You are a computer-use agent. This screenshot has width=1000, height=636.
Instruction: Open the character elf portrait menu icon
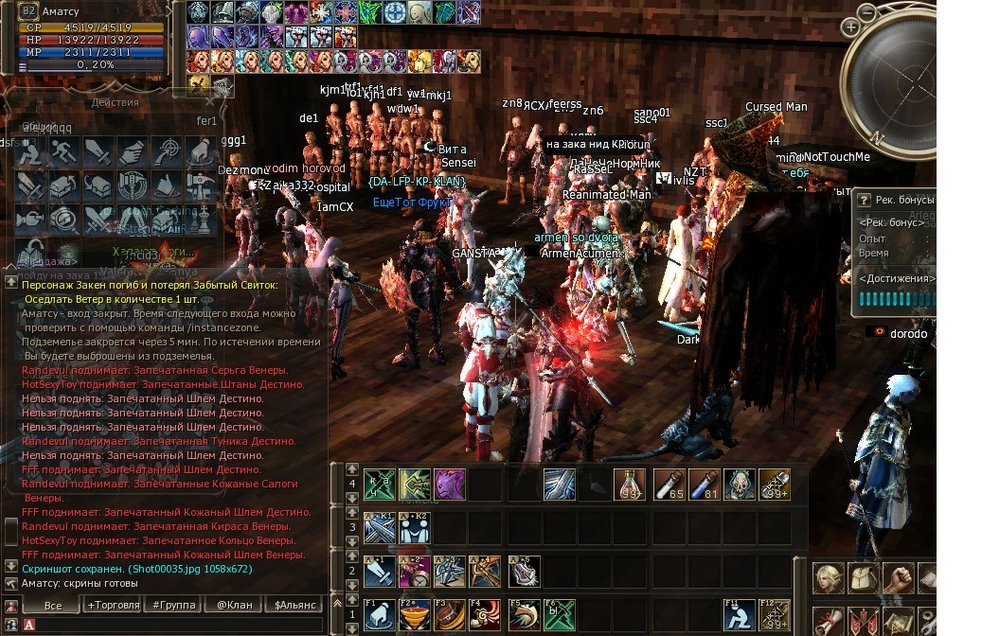(x=828, y=578)
